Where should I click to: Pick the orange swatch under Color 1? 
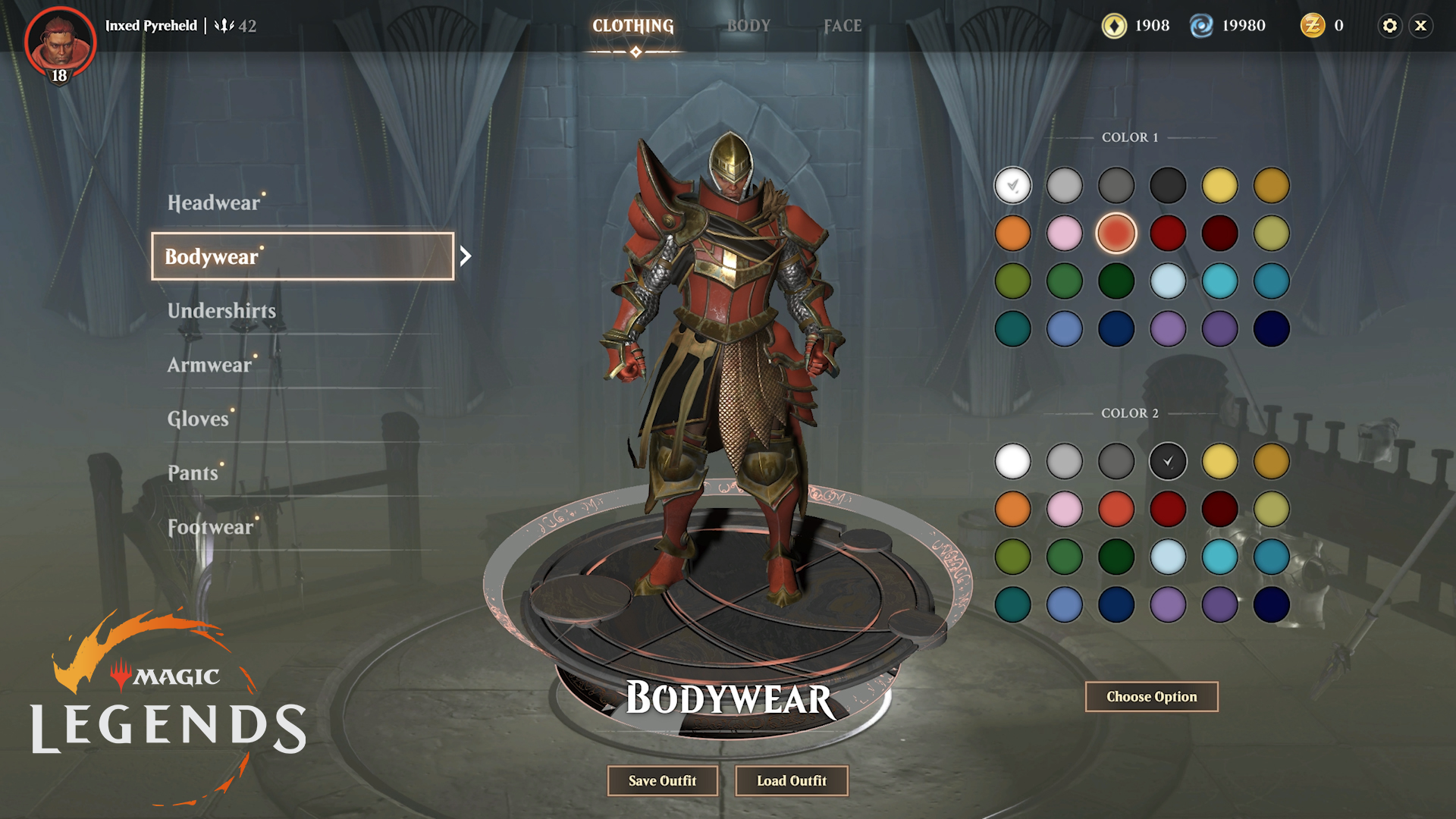click(x=1012, y=234)
